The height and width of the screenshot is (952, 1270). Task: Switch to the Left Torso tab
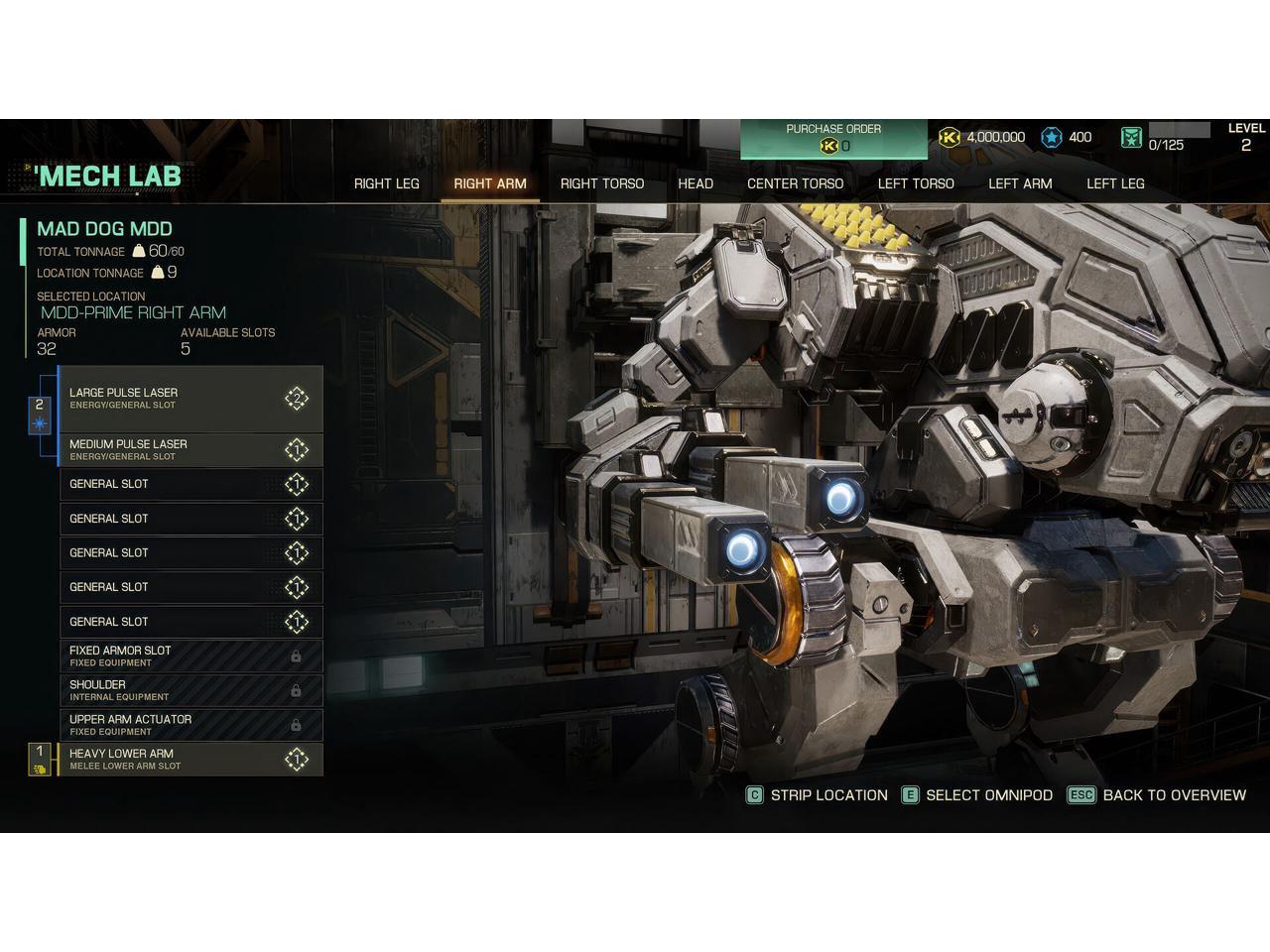coord(916,183)
